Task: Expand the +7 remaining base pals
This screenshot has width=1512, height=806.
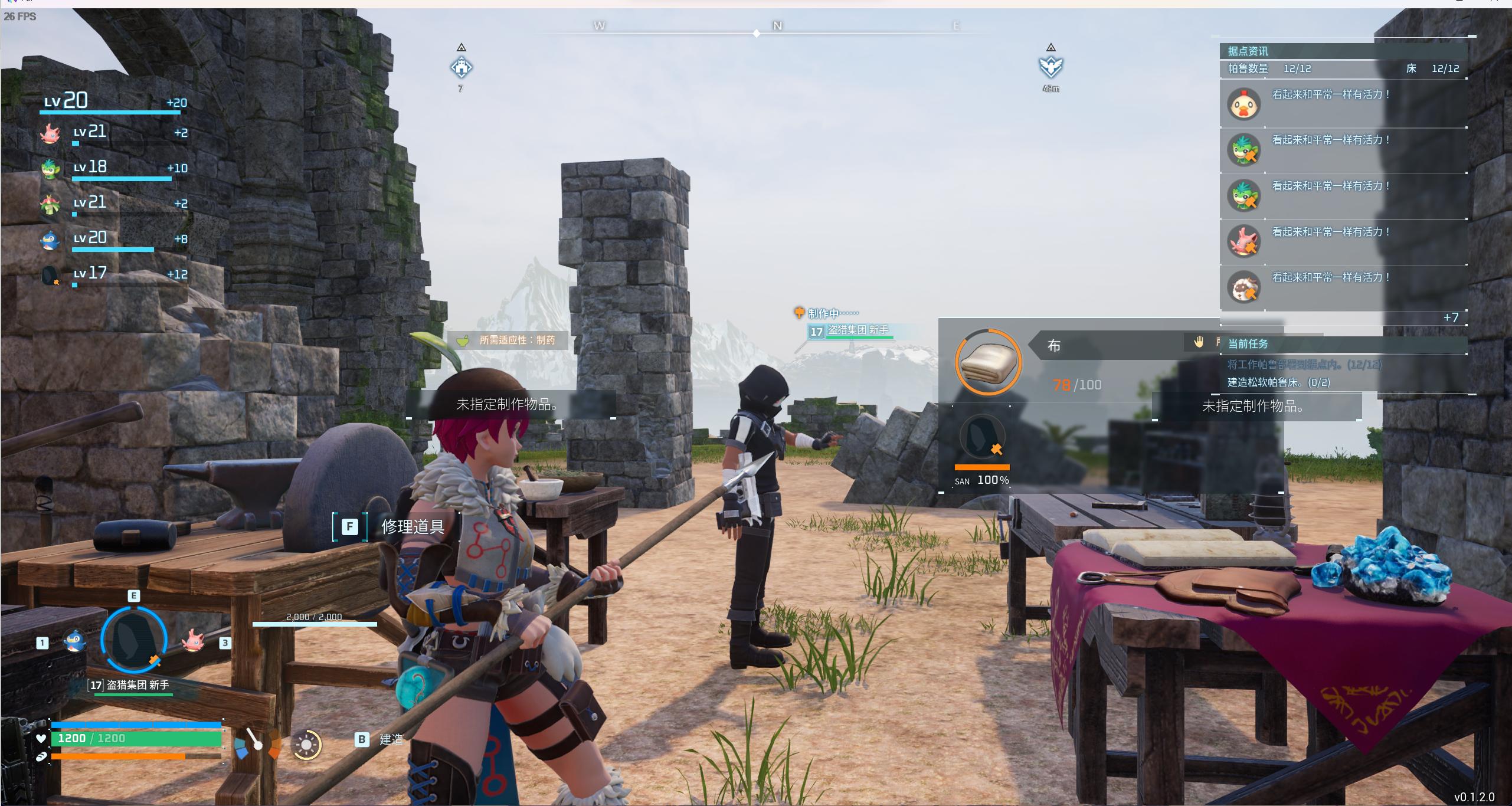Action: click(1451, 317)
